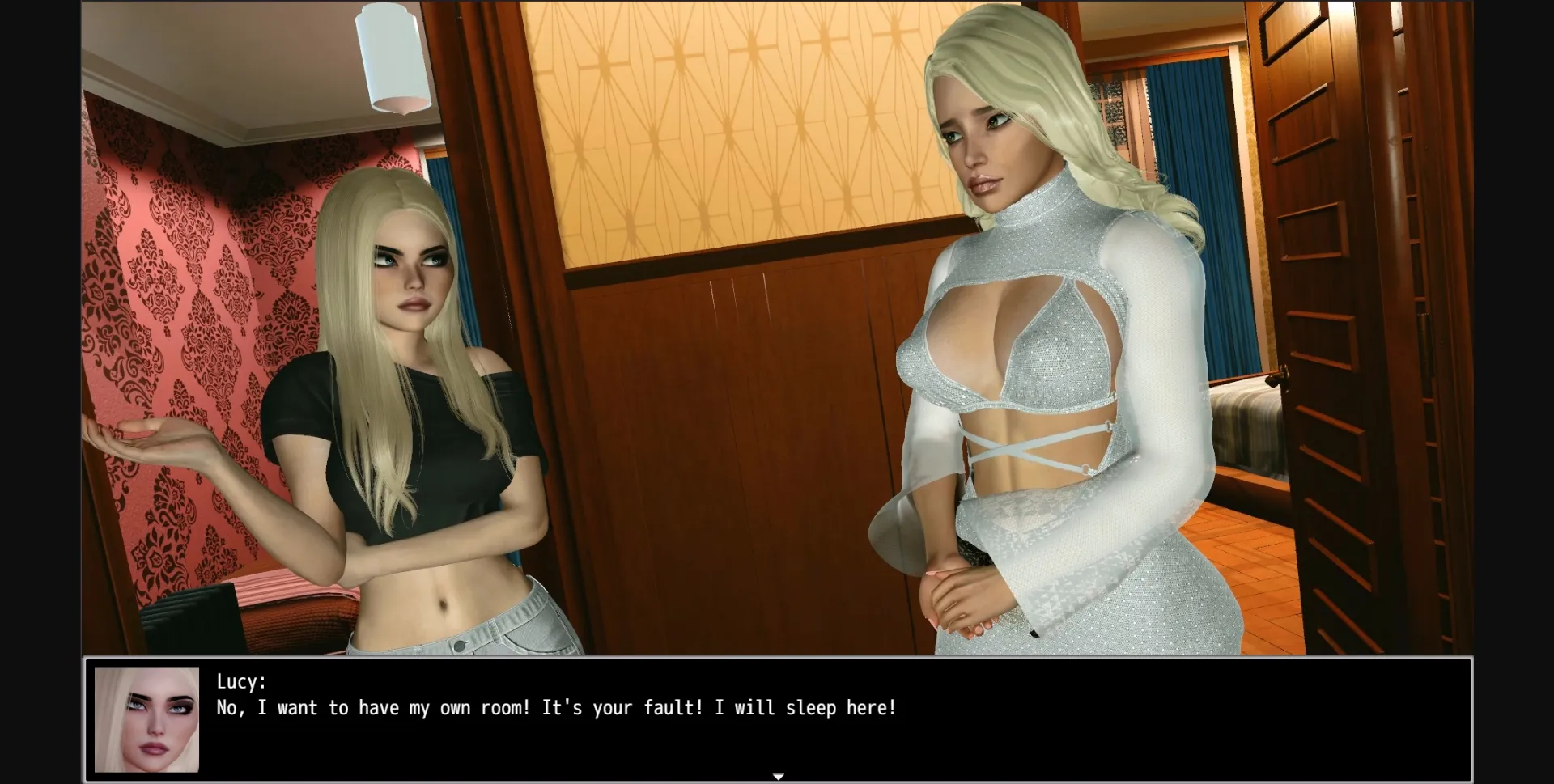The image size is (1554, 784).
Task: Click the ceiling lamp above Lucy
Action: point(391,57)
